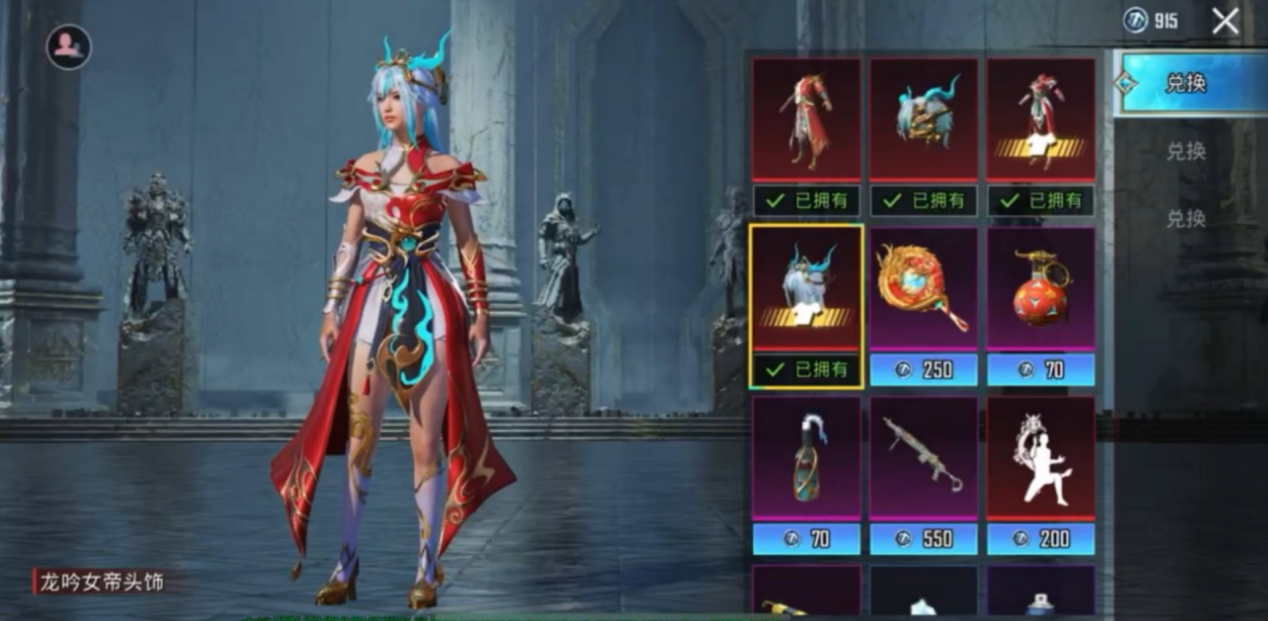
Task: Select the emote tile costing 200
Action: 1041,459
